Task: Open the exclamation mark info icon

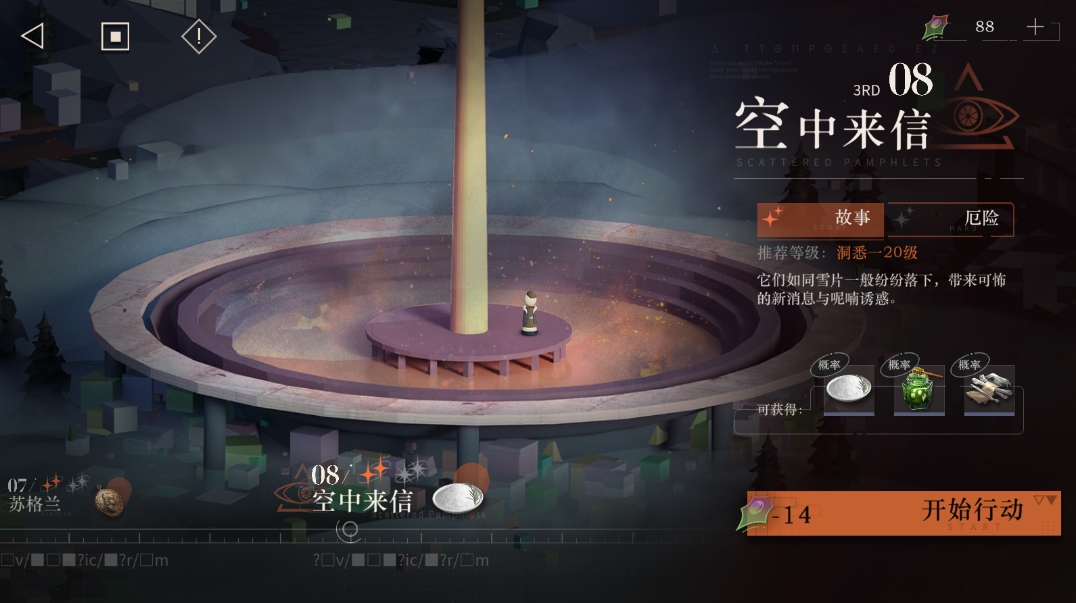Action: (x=199, y=37)
